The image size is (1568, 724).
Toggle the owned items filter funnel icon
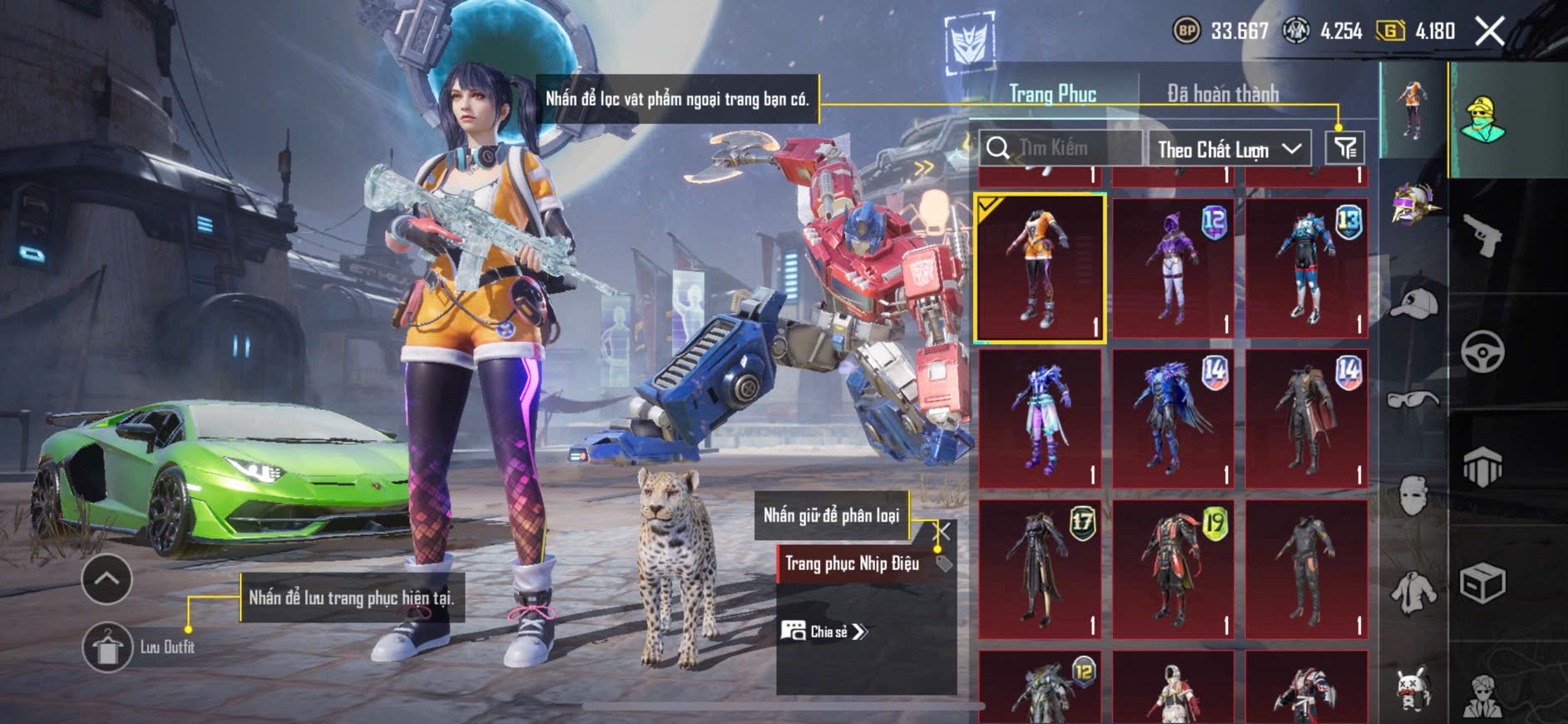tap(1344, 149)
